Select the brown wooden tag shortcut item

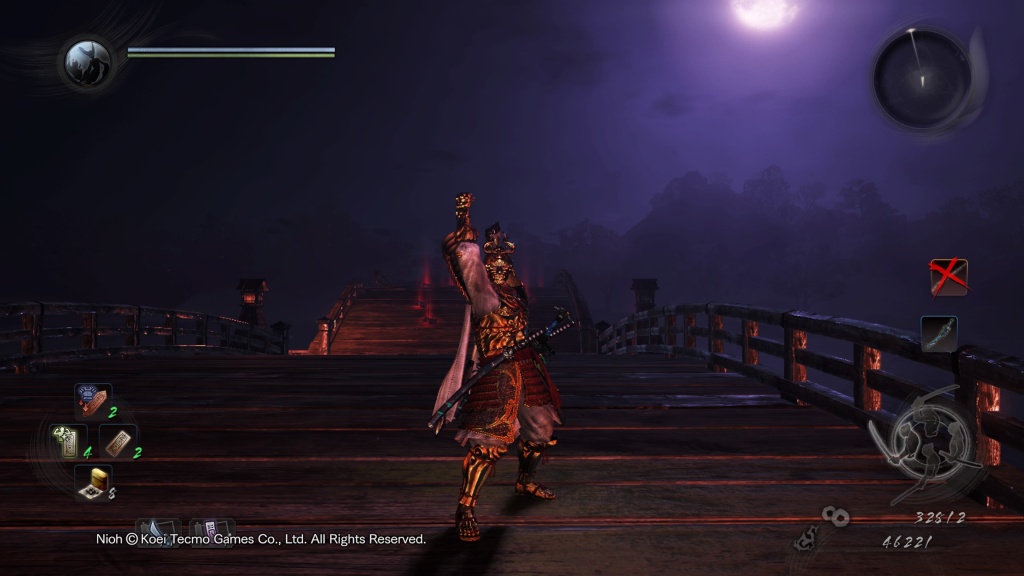click(118, 441)
